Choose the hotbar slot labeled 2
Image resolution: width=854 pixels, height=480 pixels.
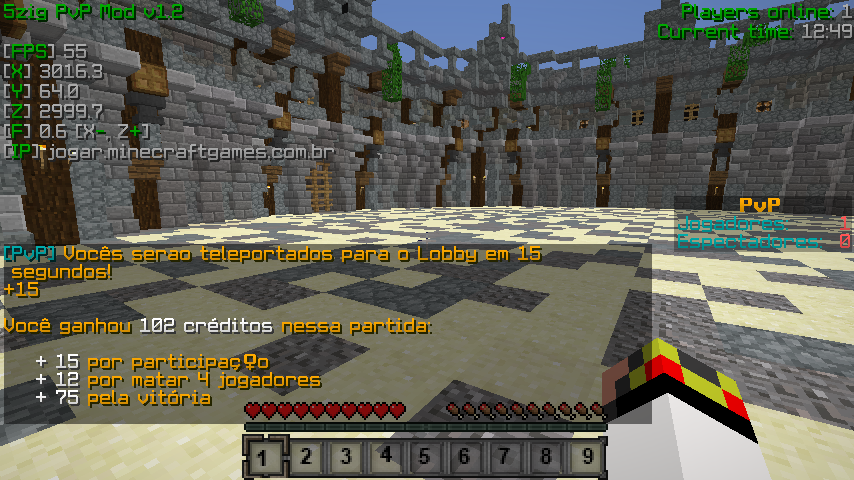tap(306, 458)
